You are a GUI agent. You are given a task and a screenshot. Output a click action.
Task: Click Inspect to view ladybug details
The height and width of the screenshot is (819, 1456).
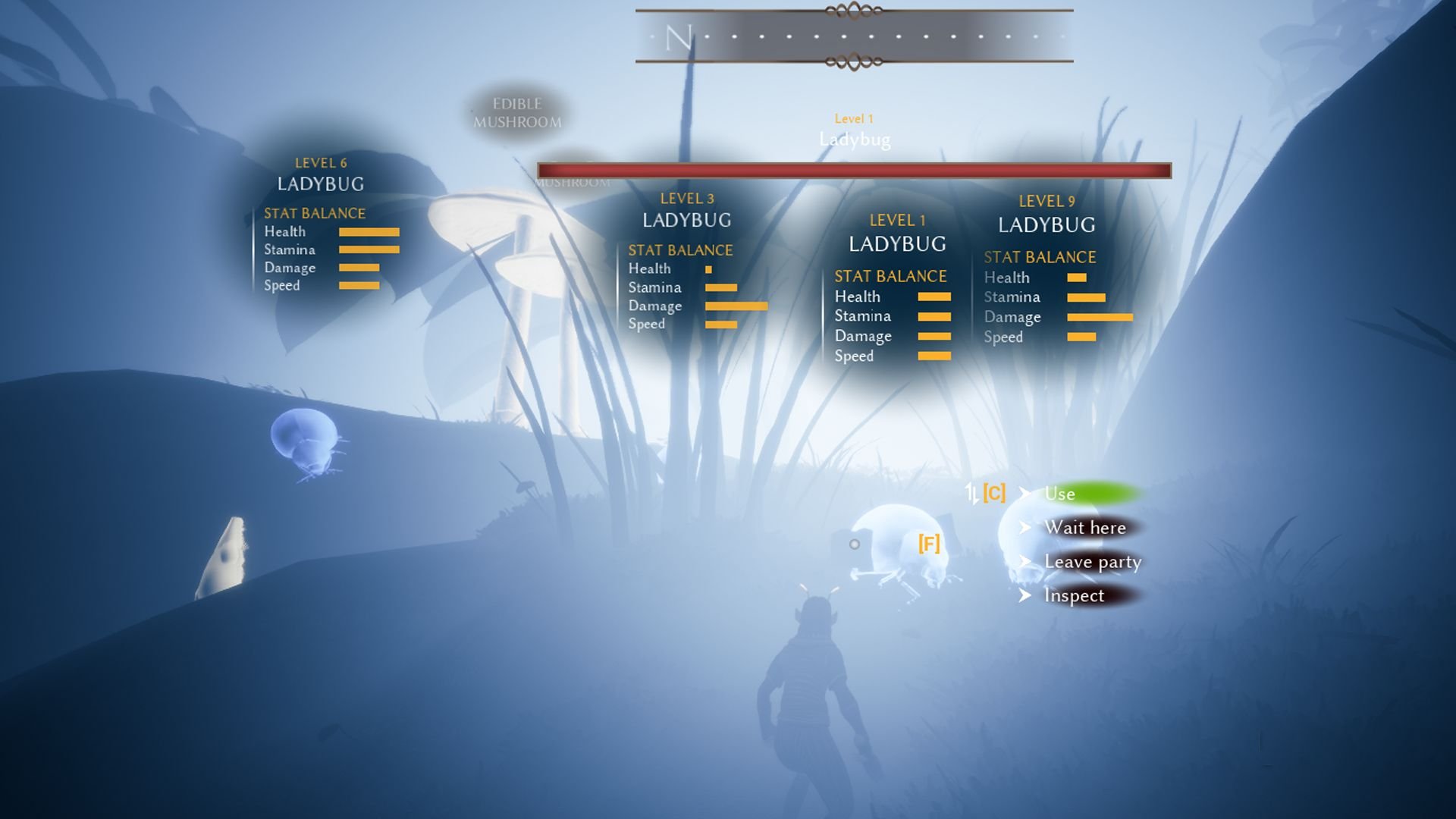click(1073, 596)
